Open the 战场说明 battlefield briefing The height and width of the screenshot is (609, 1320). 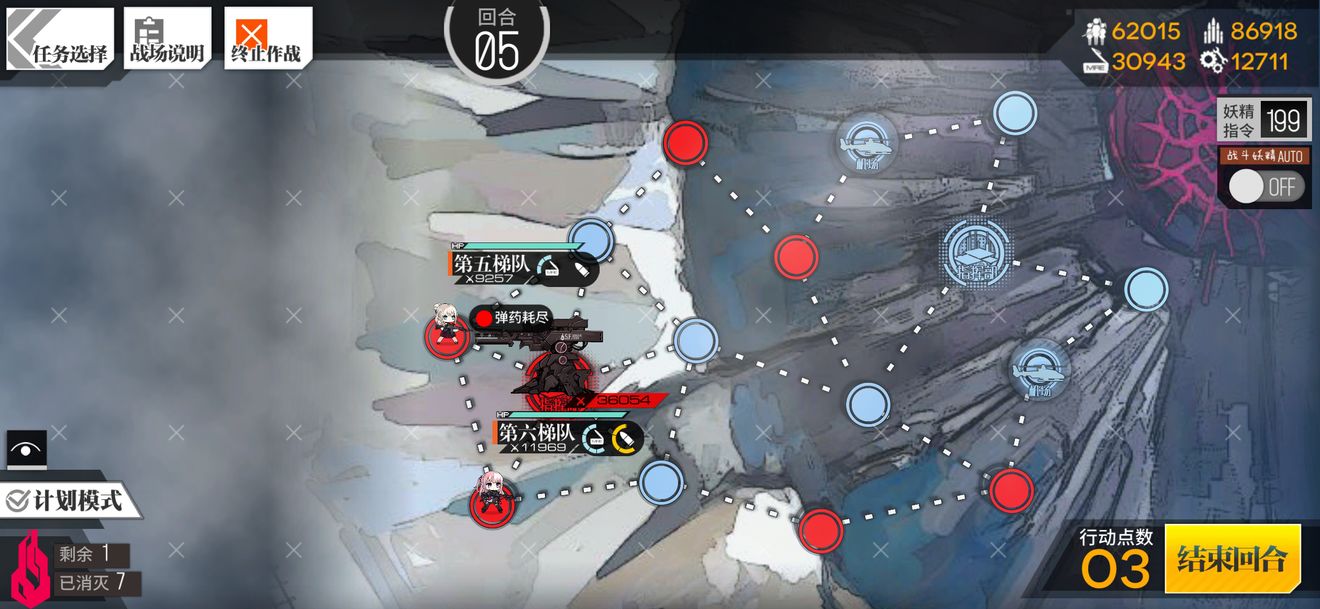(167, 40)
